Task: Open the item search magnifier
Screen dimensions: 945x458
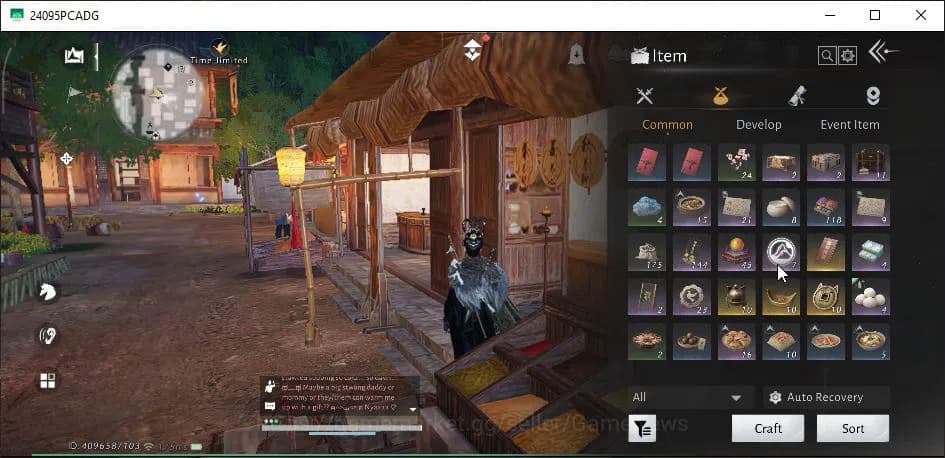Action: (x=827, y=56)
